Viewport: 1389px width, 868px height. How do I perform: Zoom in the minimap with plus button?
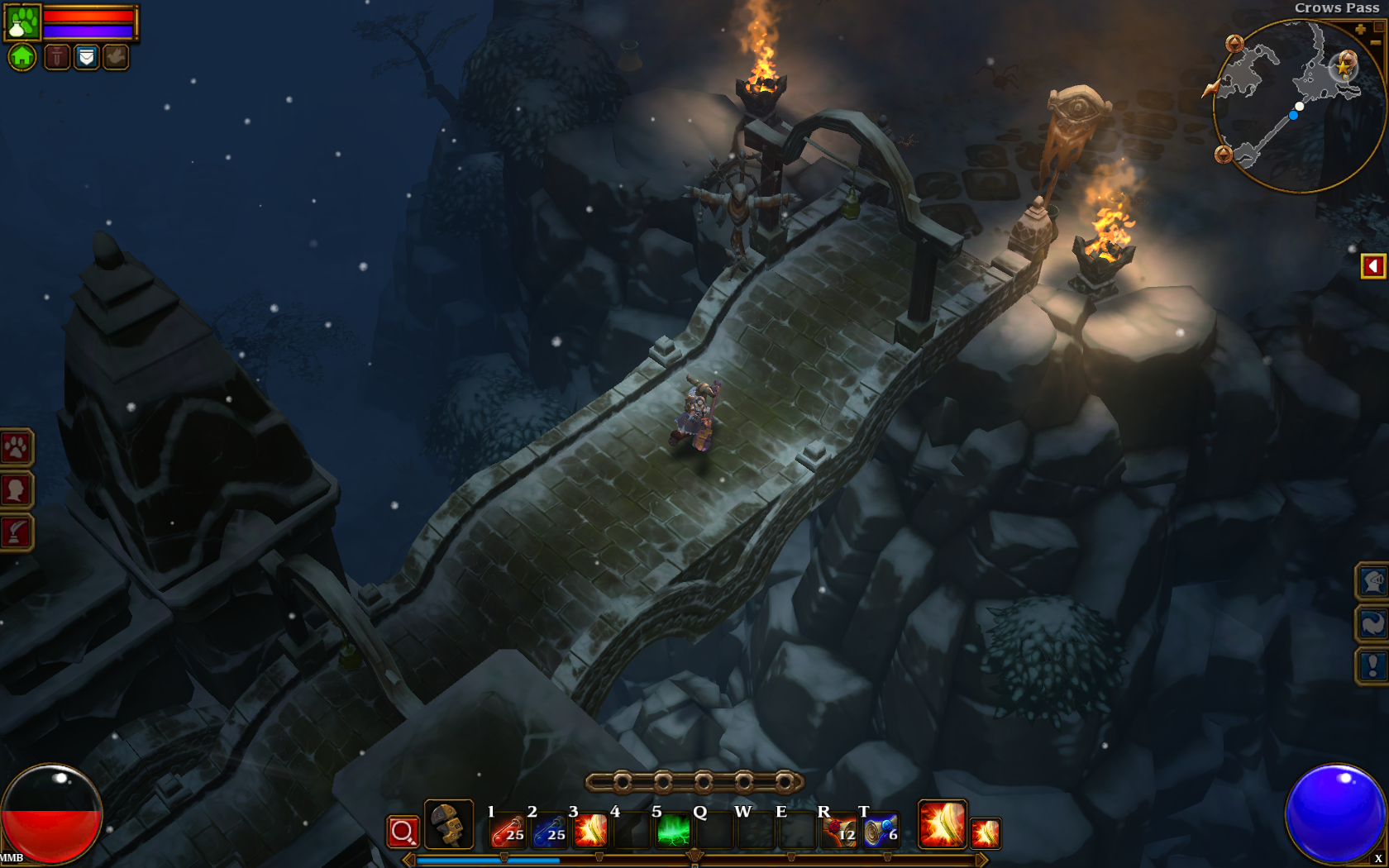click(x=1360, y=30)
